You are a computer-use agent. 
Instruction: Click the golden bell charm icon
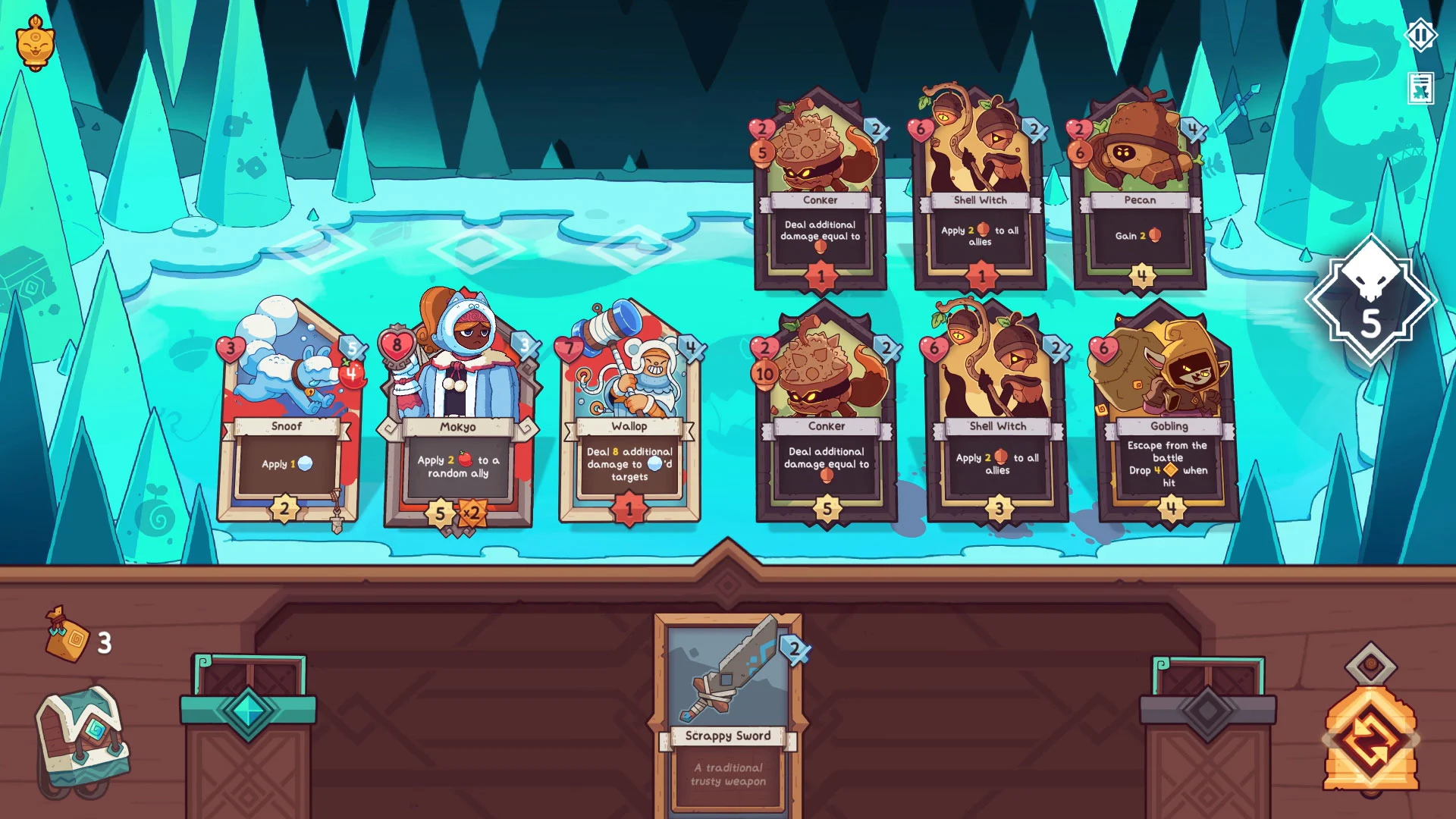35,43
